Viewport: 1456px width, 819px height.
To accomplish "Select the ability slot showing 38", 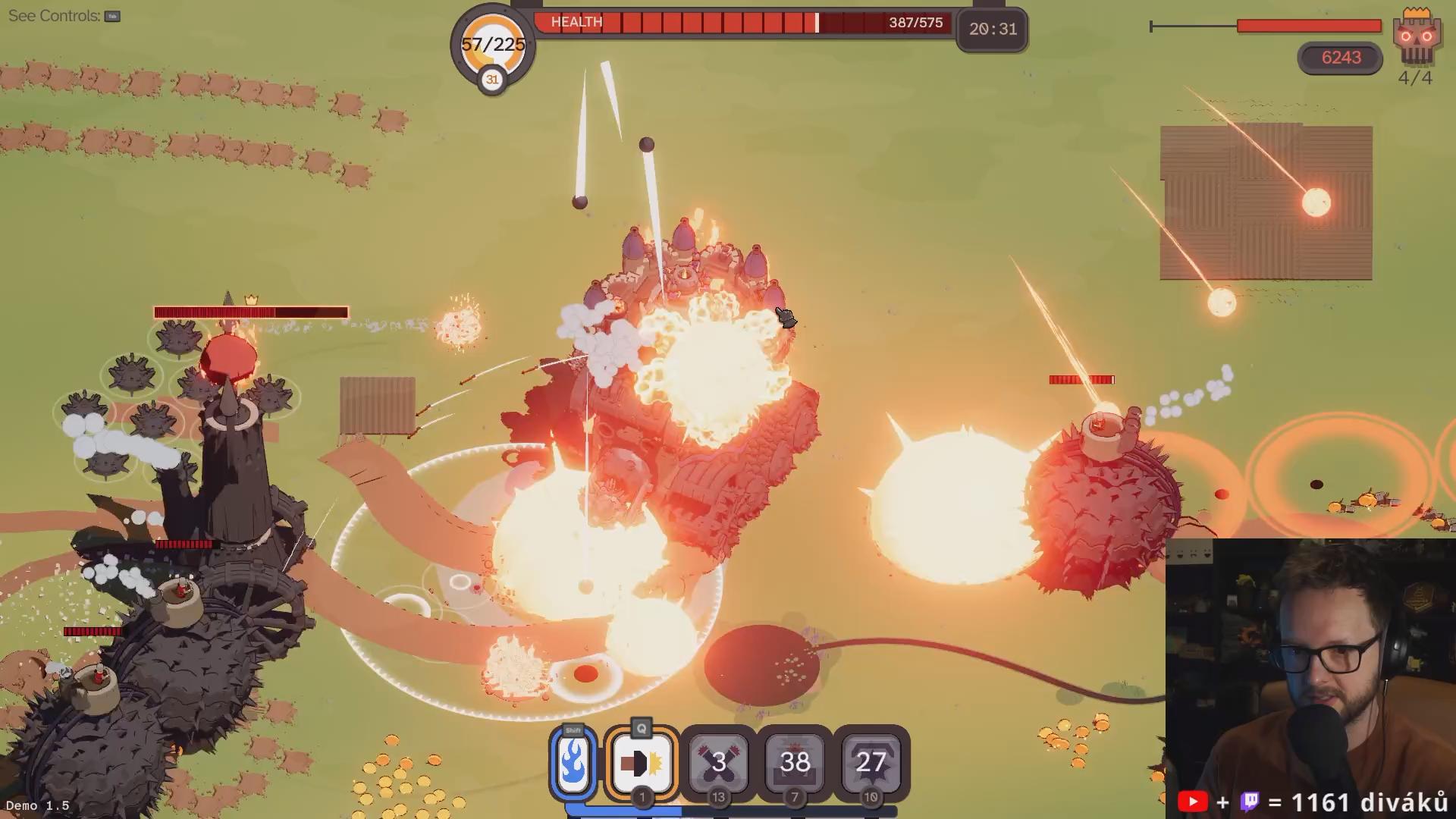I will (x=795, y=763).
